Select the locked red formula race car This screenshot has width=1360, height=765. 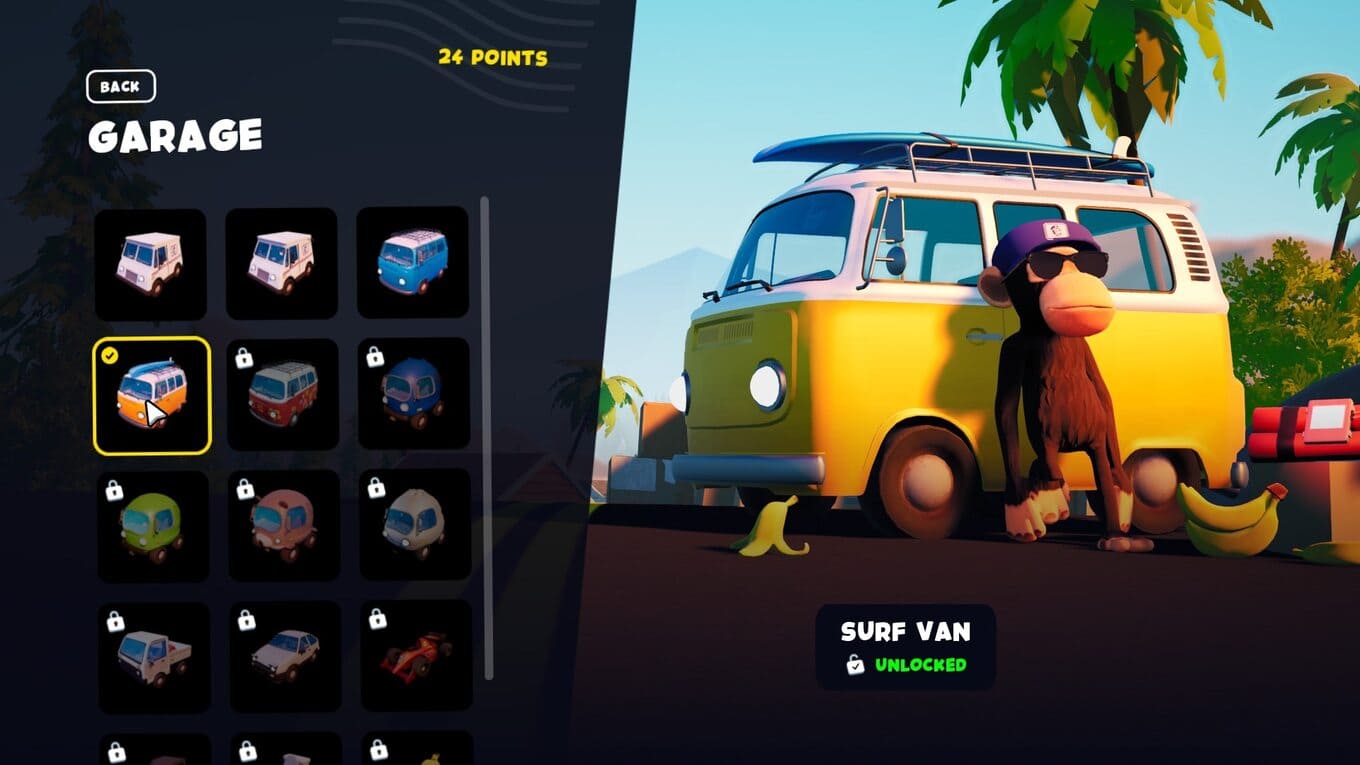point(415,655)
